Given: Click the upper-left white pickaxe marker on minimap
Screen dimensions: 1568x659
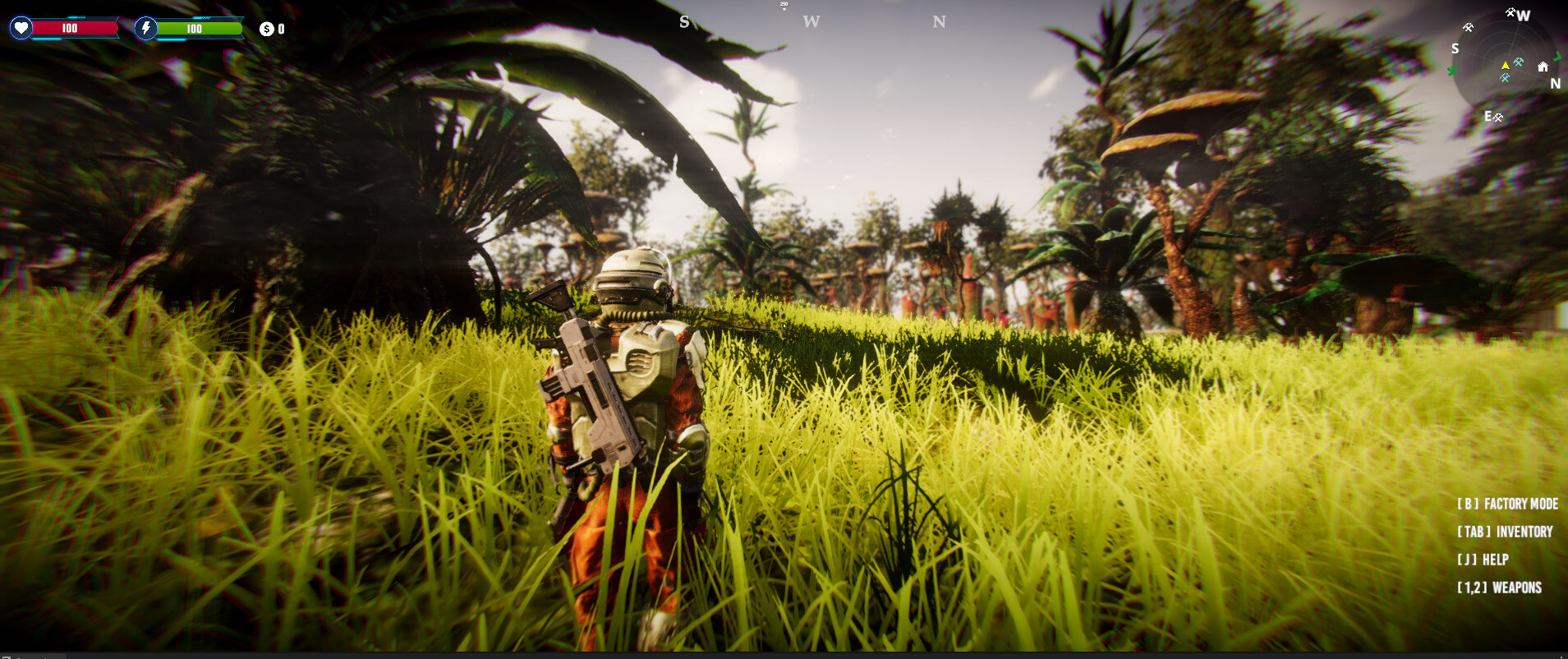Looking at the screenshot, I should point(1469,27).
